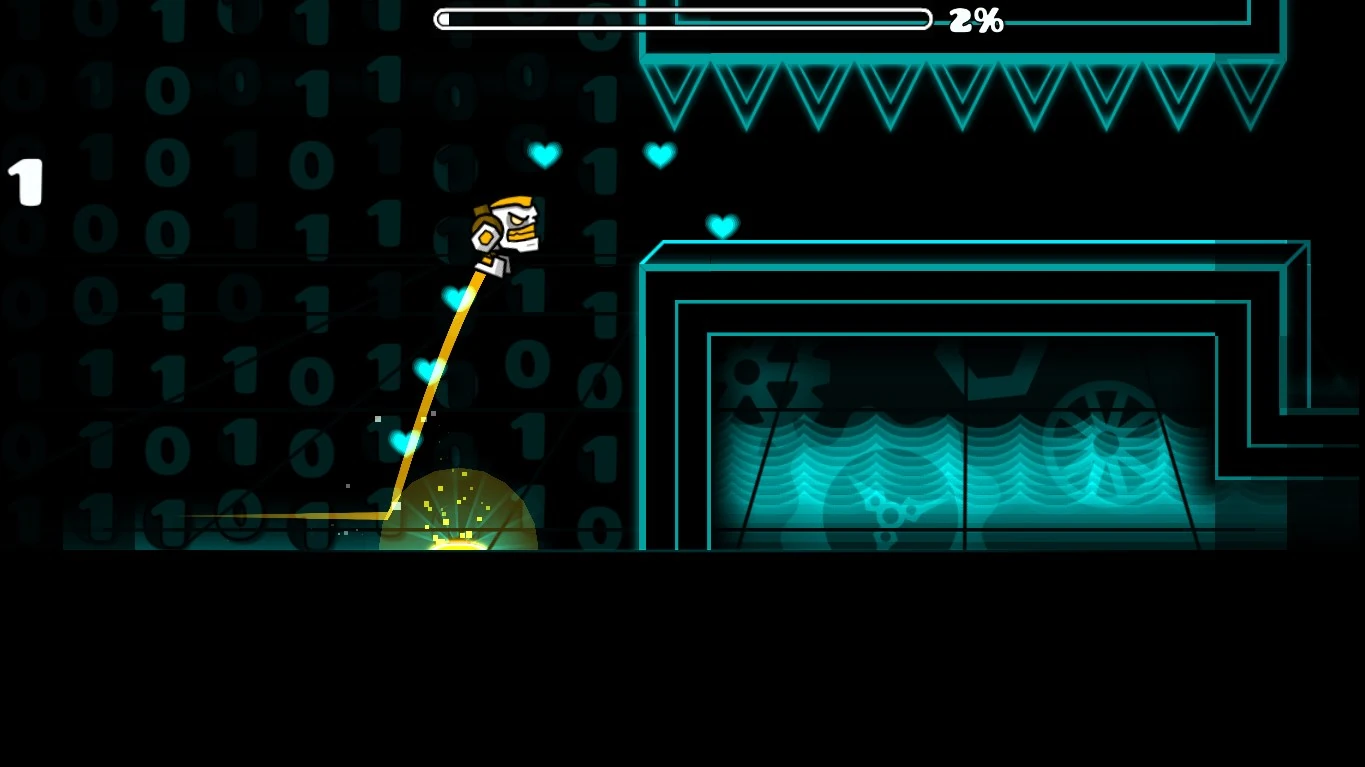This screenshot has width=1365, height=767.
Task: Click the level progress bar at the top
Action: point(683,18)
